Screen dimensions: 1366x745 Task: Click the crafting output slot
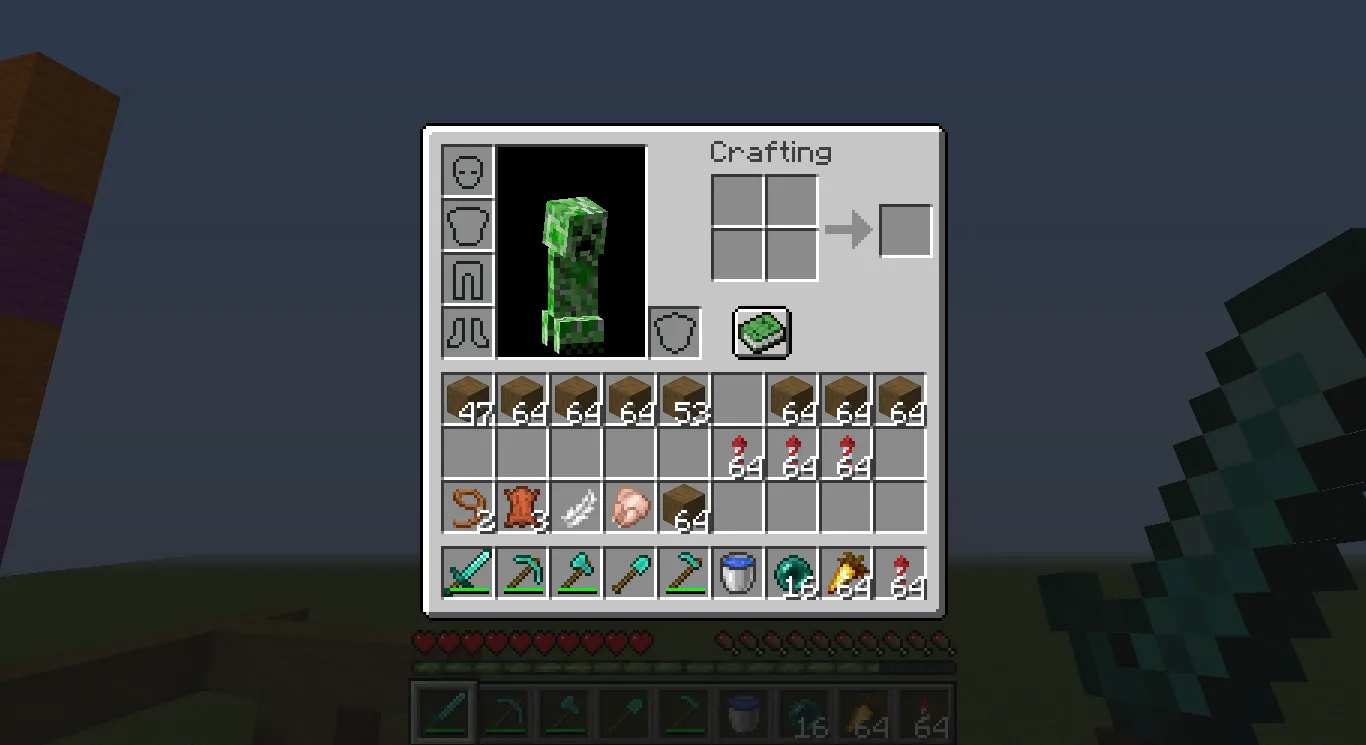click(904, 230)
